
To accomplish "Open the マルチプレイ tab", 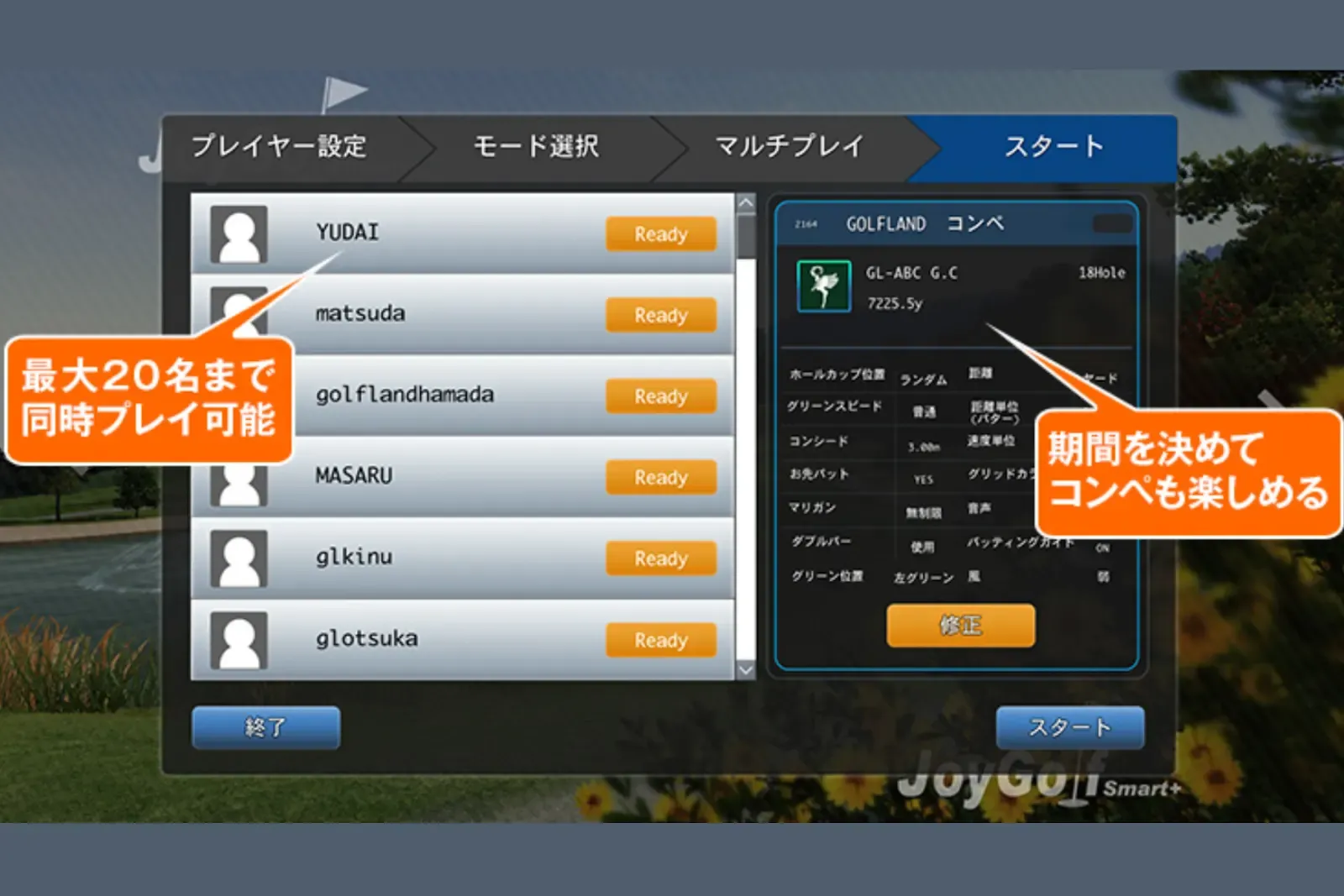I will (x=788, y=144).
